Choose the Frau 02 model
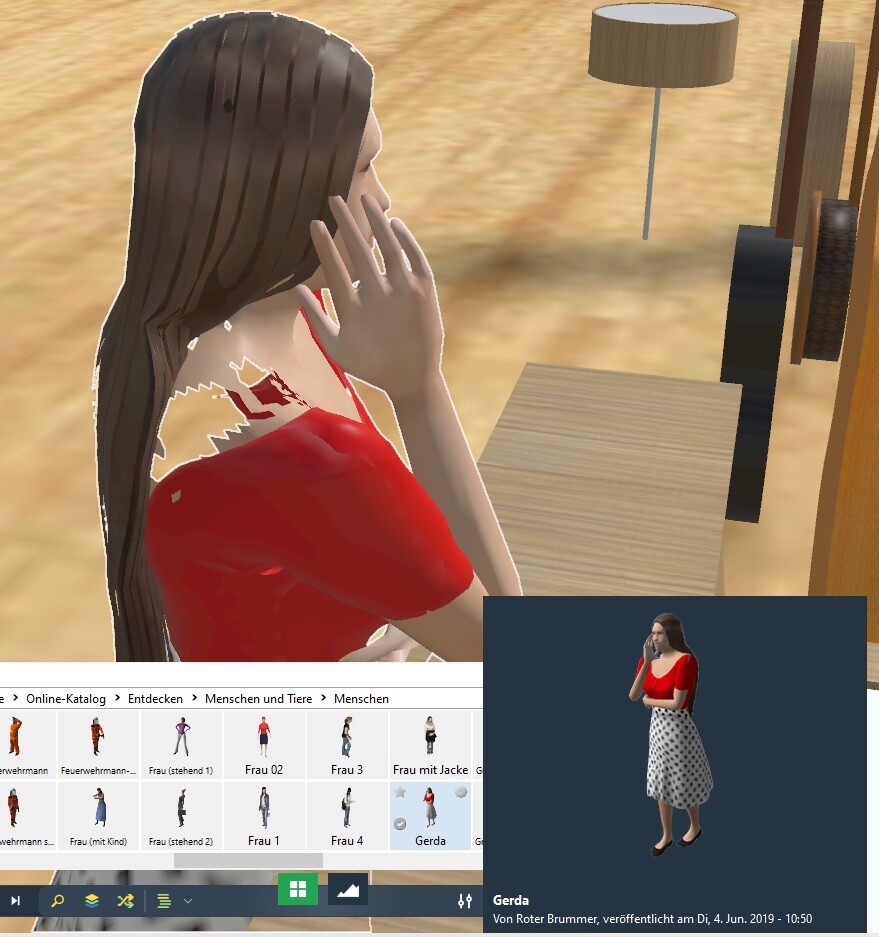This screenshot has height=937, width=879. point(264,738)
